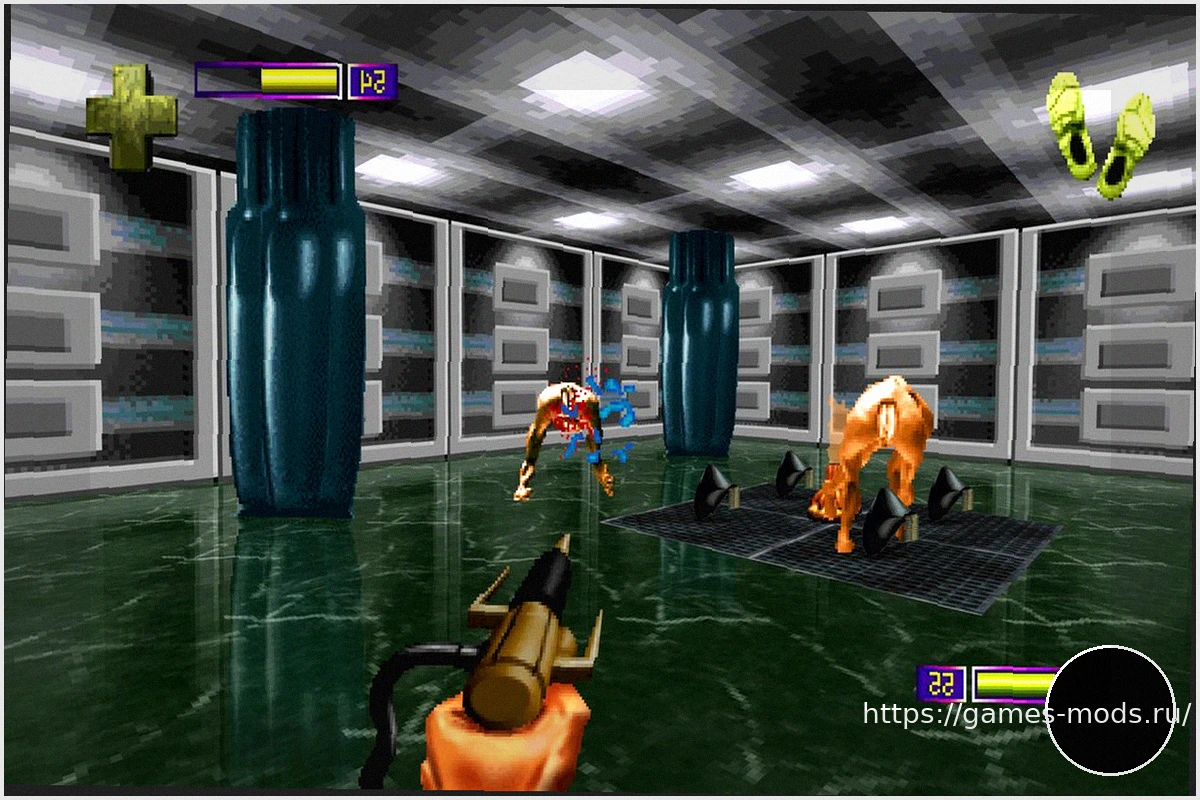Open the games-mods.ru watermark link
1200x800 pixels.
tap(1026, 714)
